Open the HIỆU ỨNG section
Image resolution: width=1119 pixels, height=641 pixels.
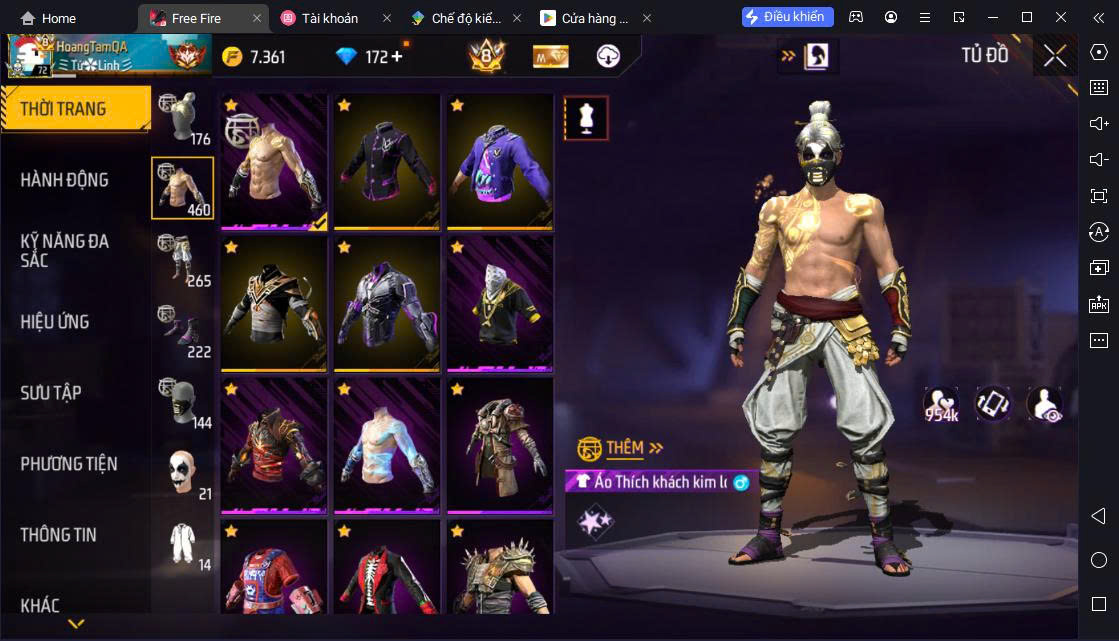55,322
